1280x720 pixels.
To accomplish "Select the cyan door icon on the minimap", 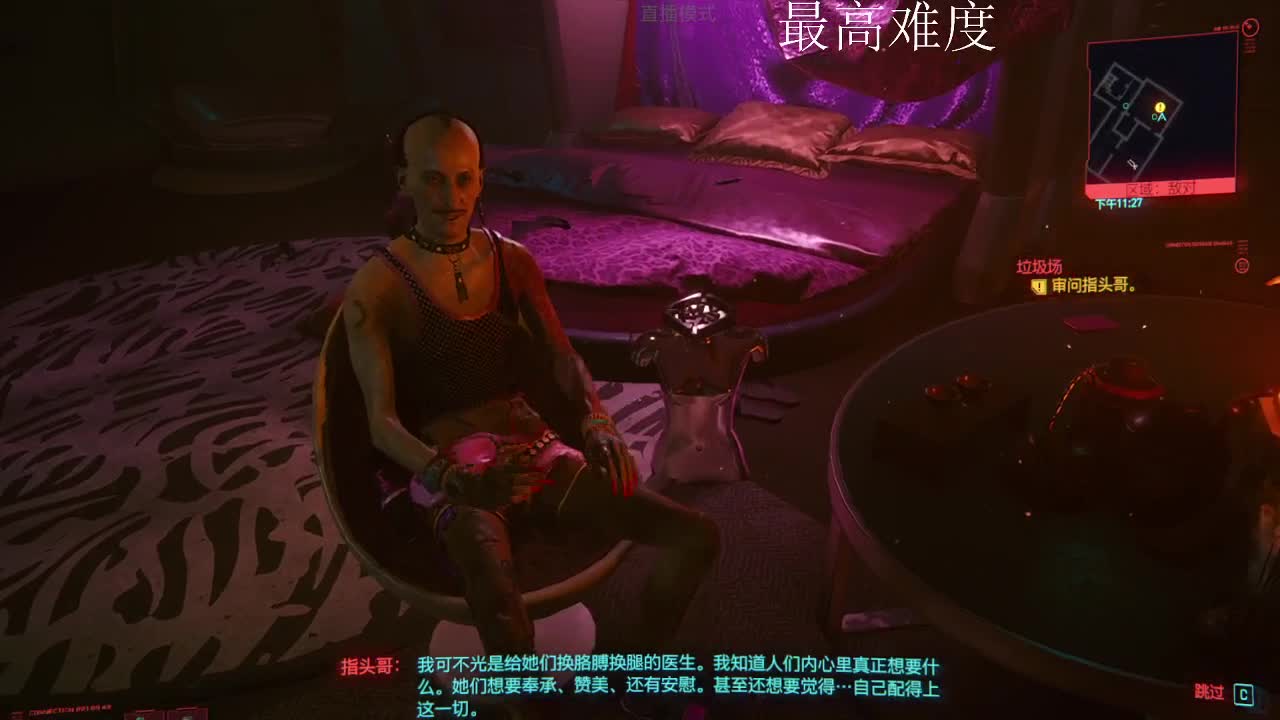I will 1124,106.
